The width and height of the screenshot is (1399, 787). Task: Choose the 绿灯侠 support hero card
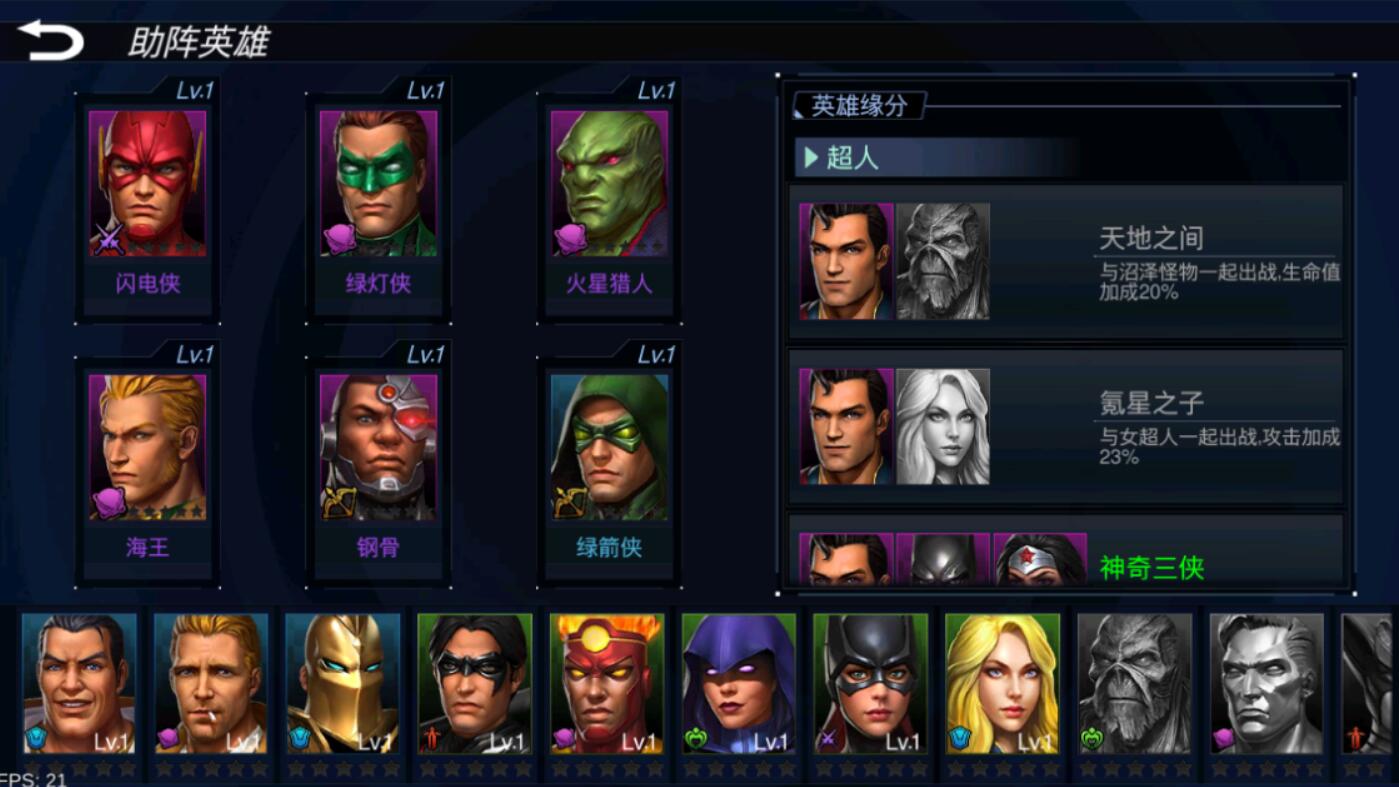coord(378,200)
